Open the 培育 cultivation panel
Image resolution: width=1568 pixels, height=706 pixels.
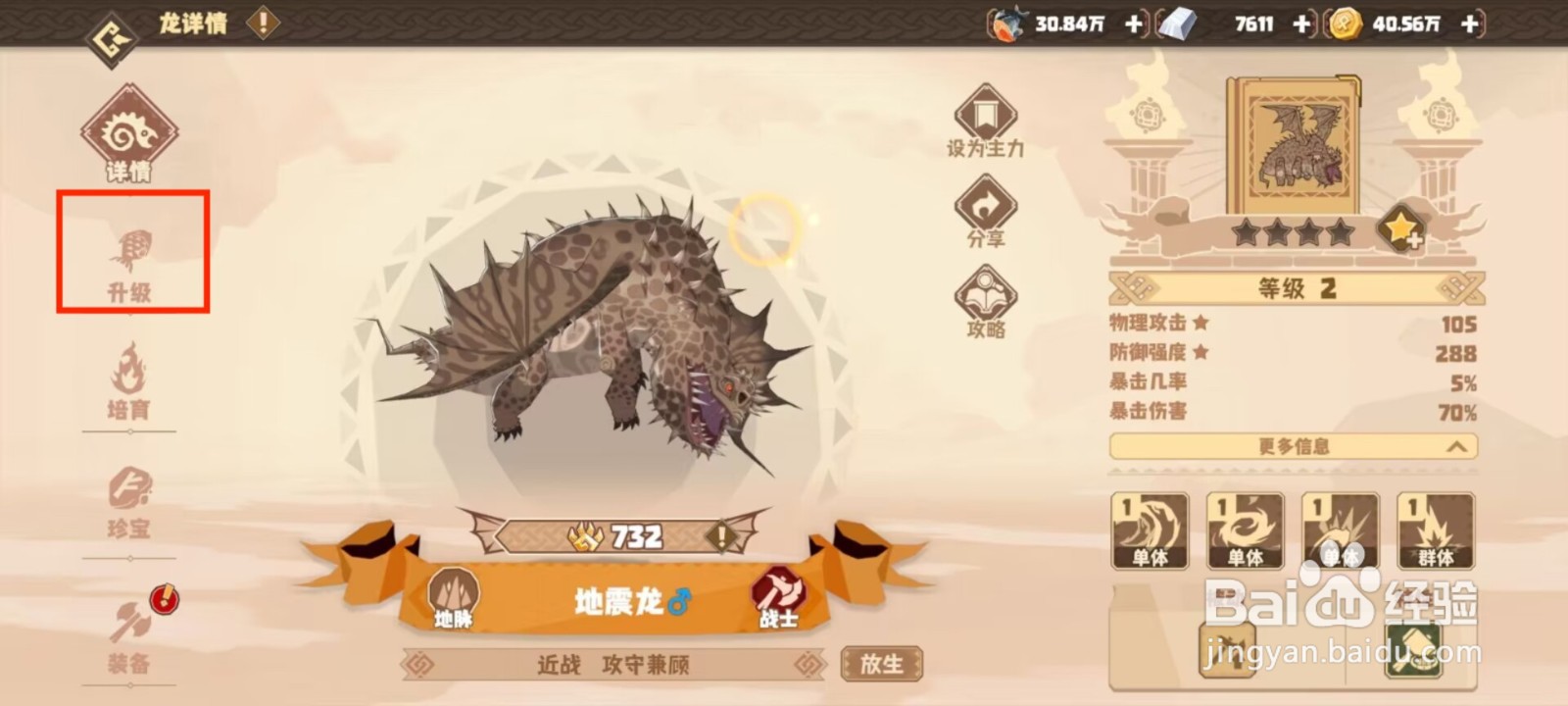pos(132,382)
